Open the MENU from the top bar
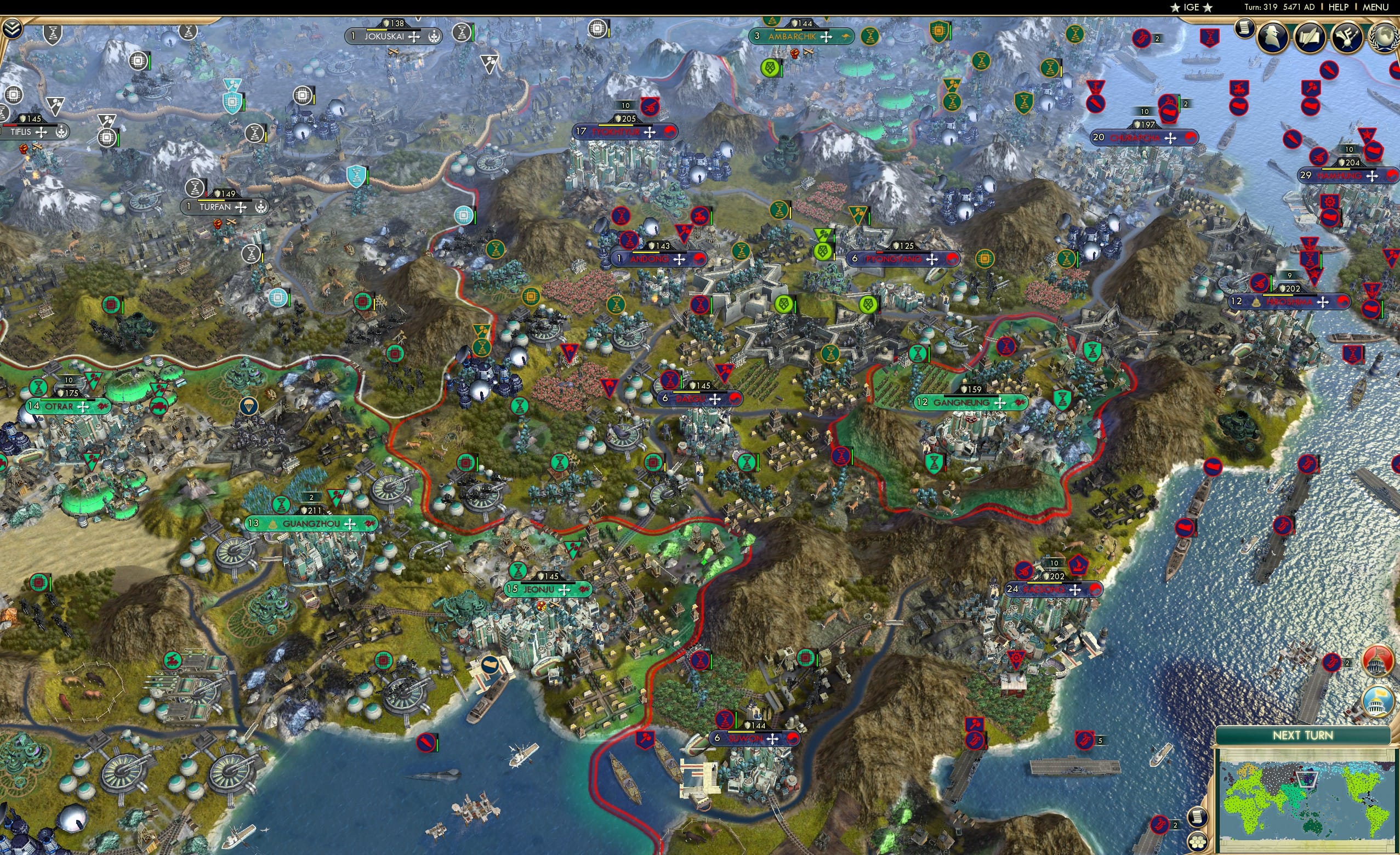The height and width of the screenshot is (855, 1400). pos(1375,7)
